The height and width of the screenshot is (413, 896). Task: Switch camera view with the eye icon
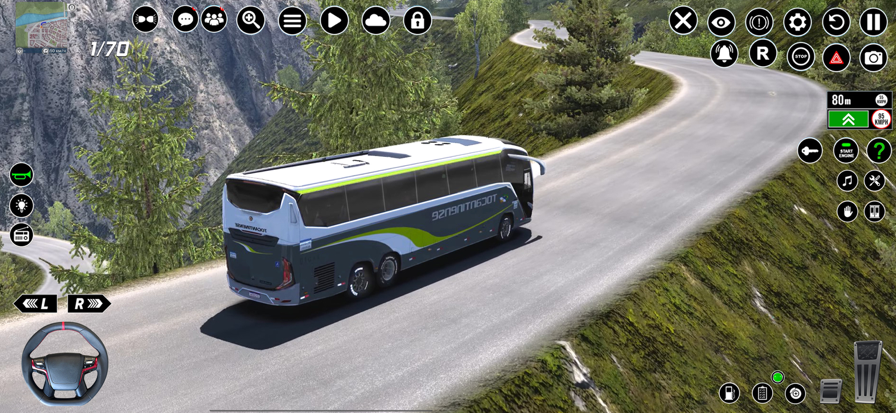(721, 21)
